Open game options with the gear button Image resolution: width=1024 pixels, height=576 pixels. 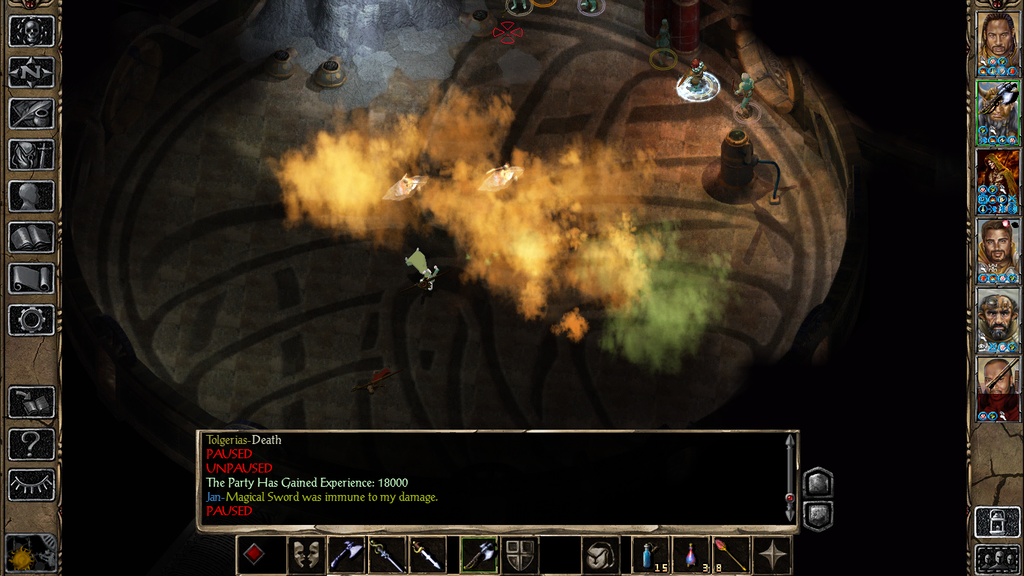[31, 320]
